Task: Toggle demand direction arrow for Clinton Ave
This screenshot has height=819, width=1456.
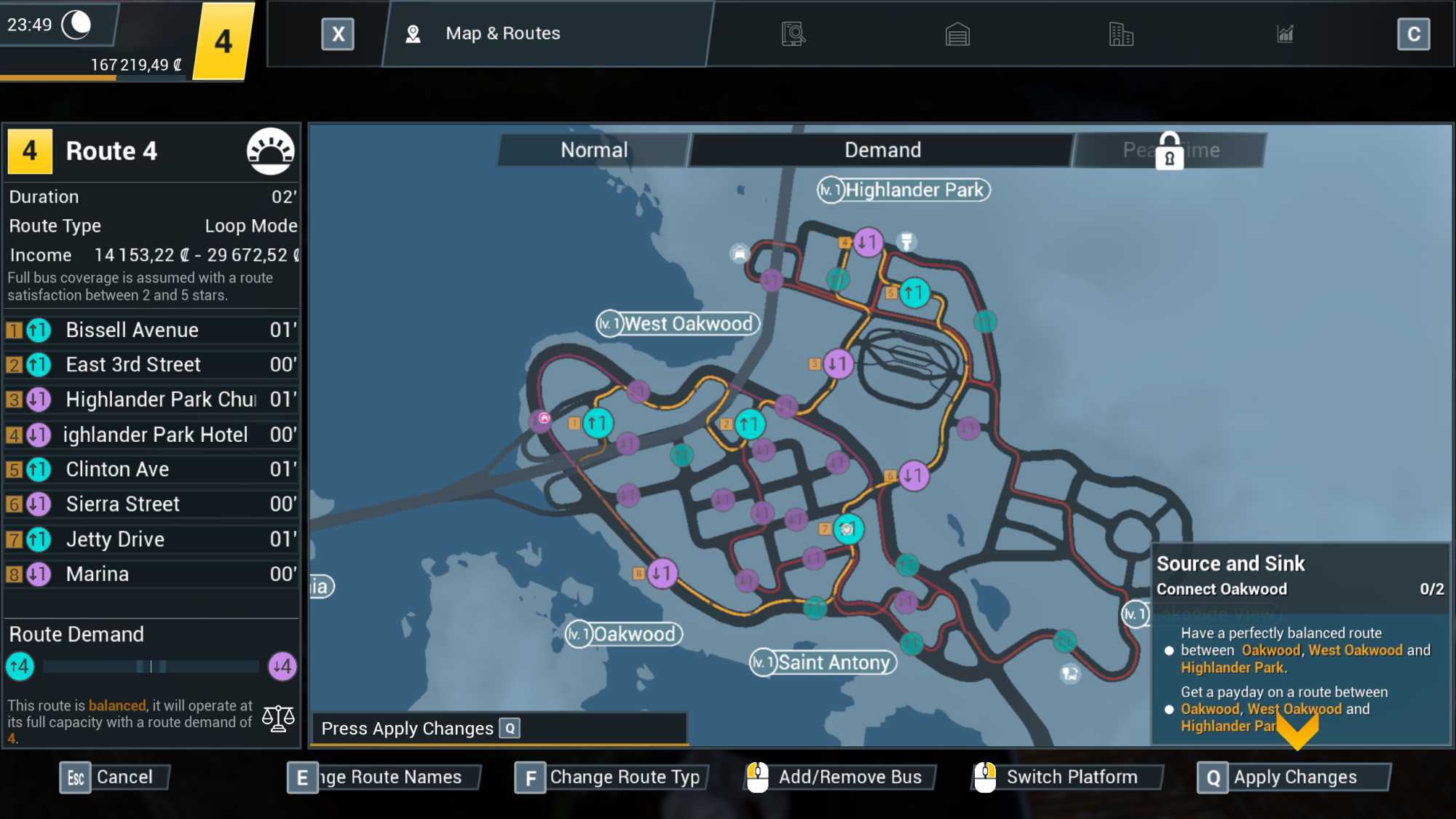Action: [x=38, y=470]
